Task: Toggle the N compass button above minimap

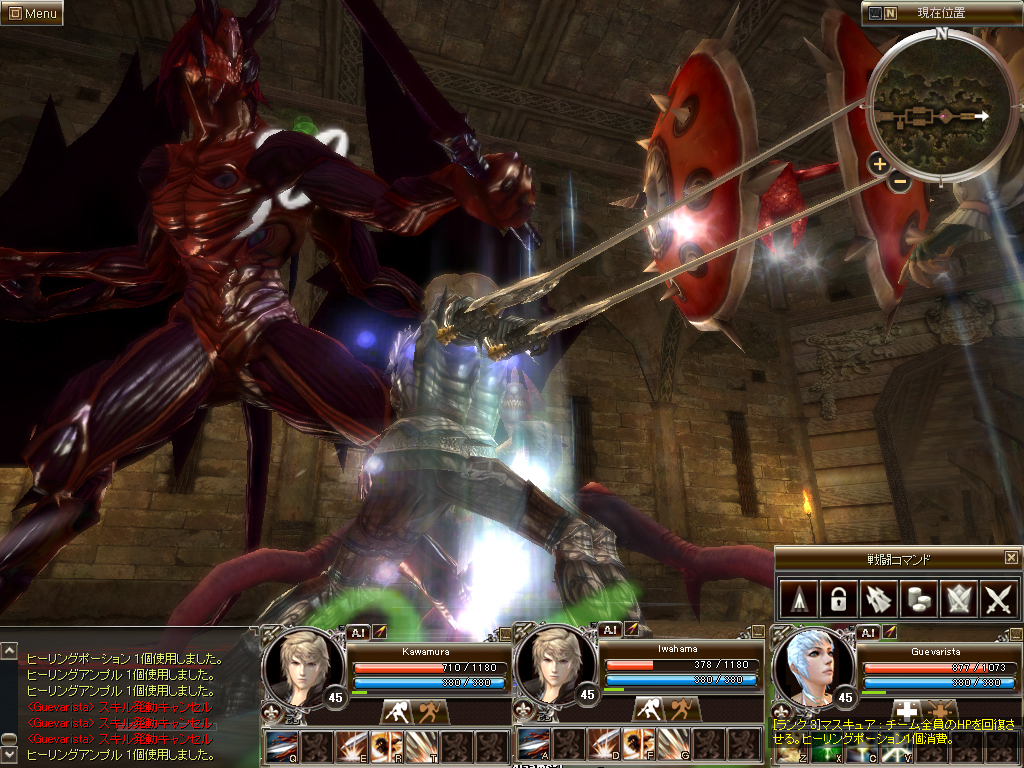Action: [x=890, y=14]
